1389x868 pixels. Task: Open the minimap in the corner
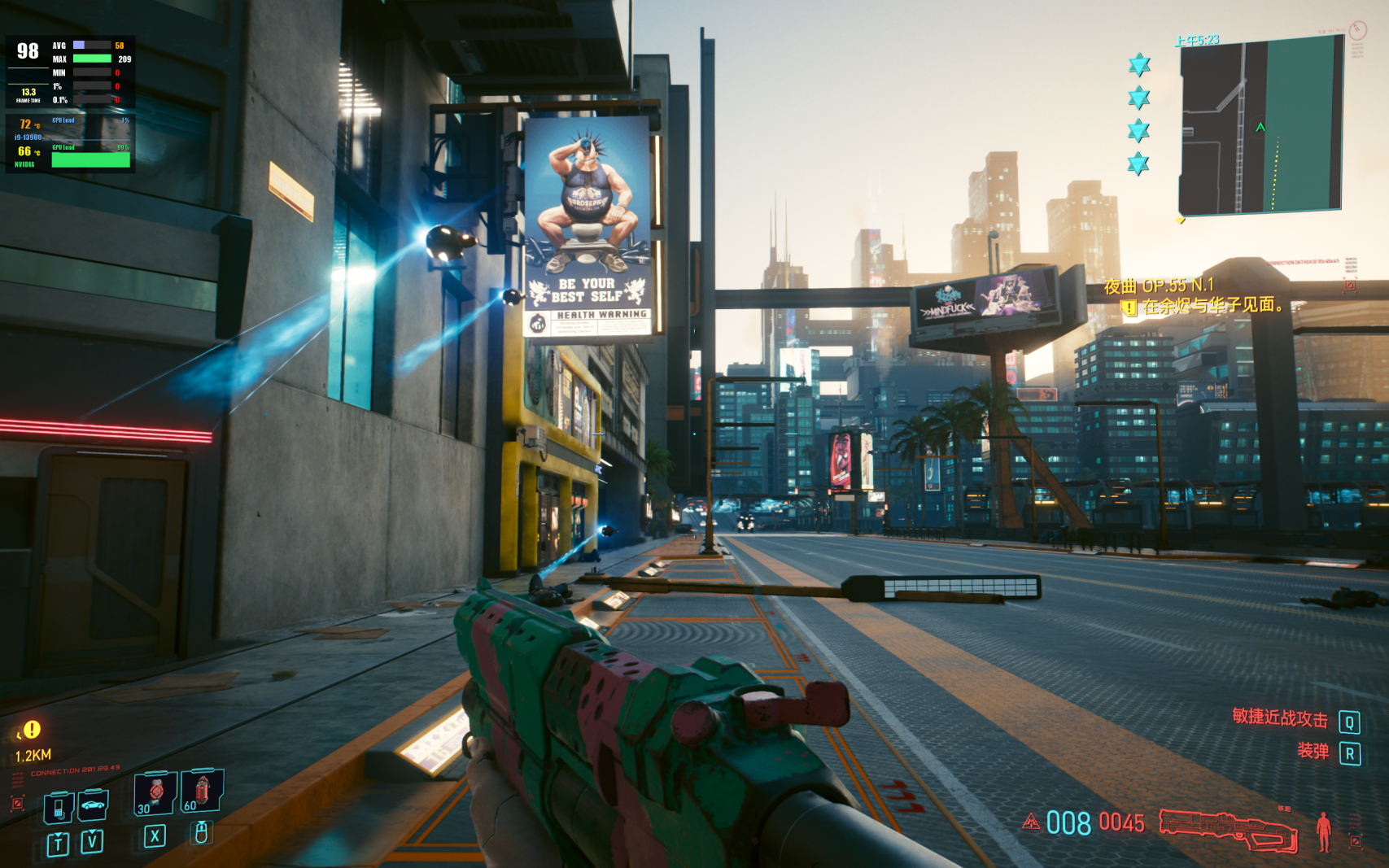[x=1260, y=126]
